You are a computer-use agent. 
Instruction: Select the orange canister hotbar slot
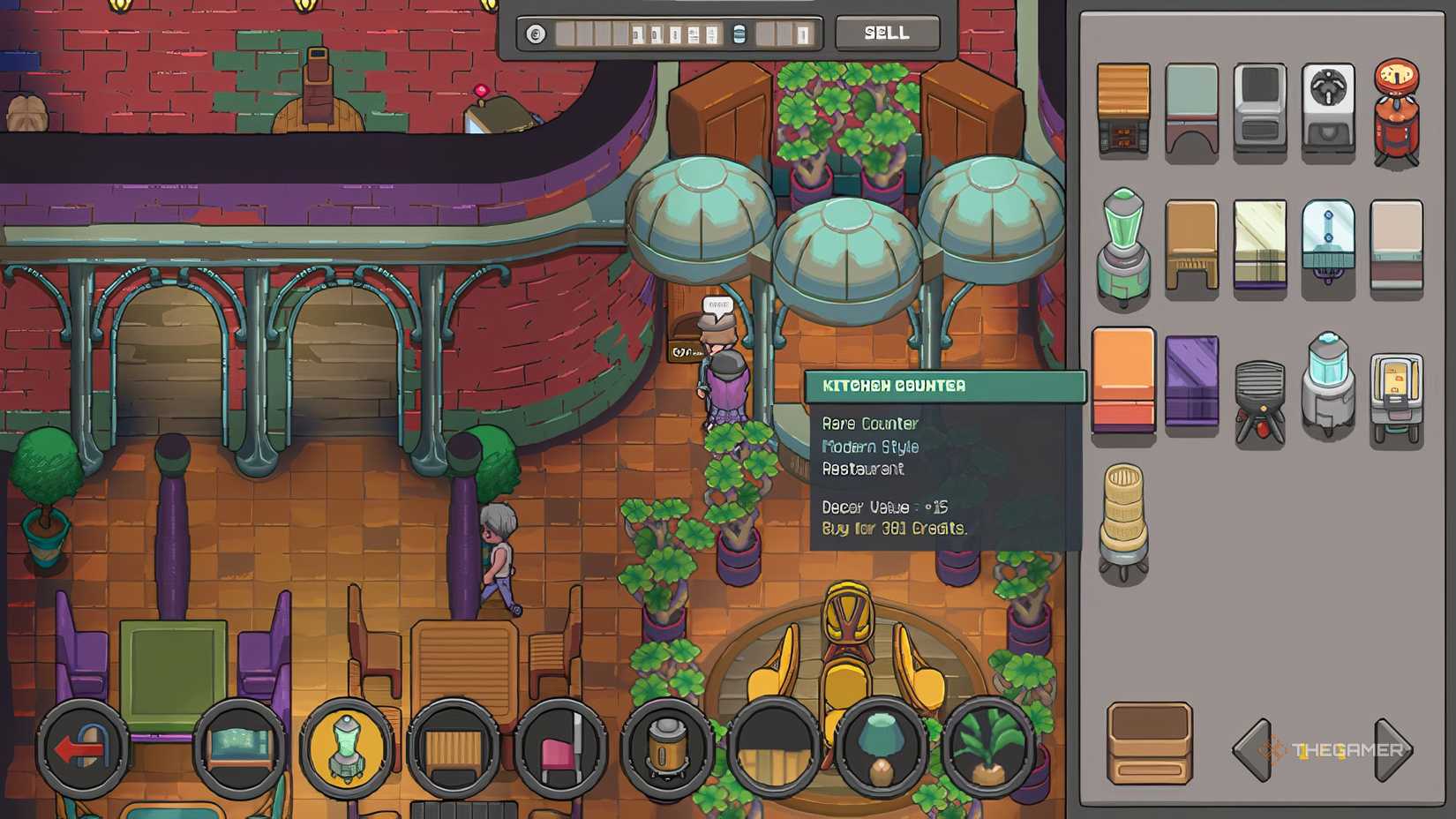(666, 750)
